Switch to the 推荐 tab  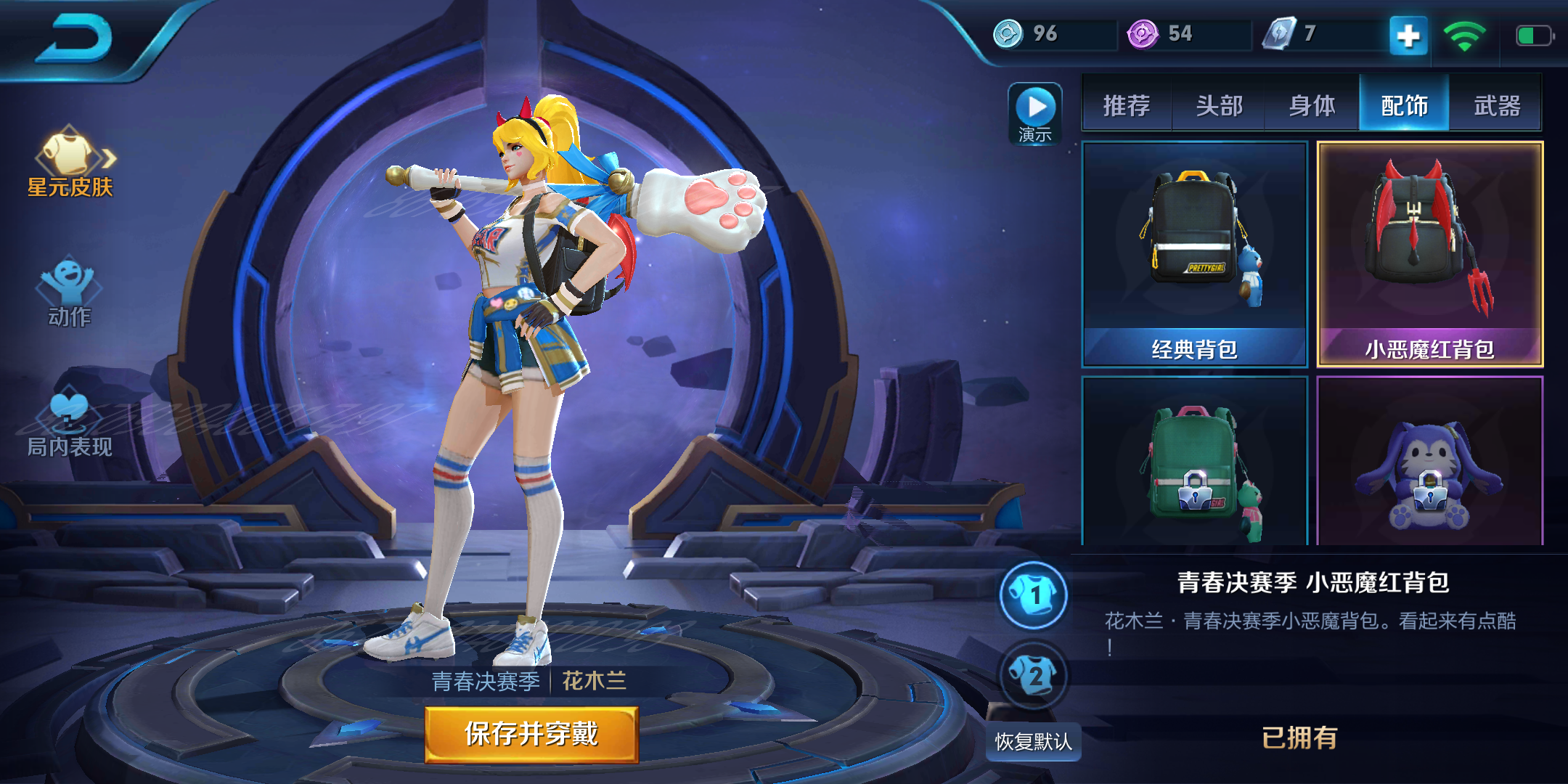(x=1127, y=106)
